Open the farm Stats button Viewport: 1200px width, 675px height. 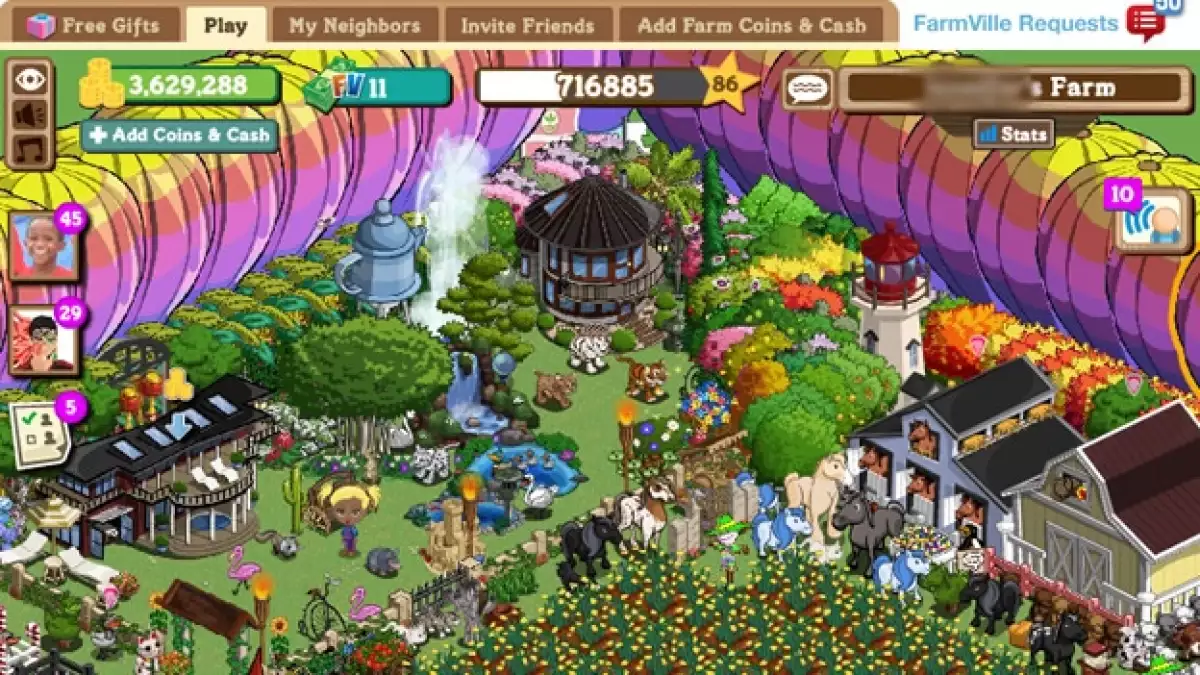(x=1012, y=133)
